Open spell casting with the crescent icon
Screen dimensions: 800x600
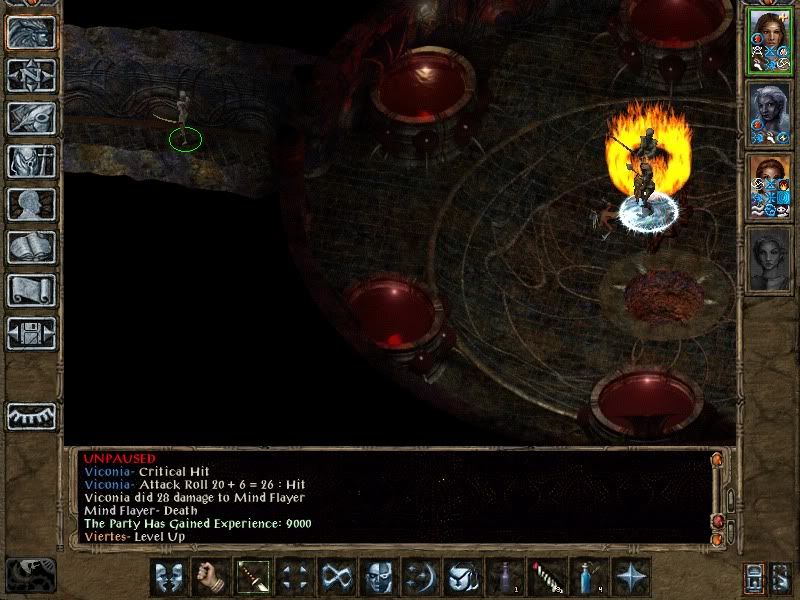tap(421, 577)
